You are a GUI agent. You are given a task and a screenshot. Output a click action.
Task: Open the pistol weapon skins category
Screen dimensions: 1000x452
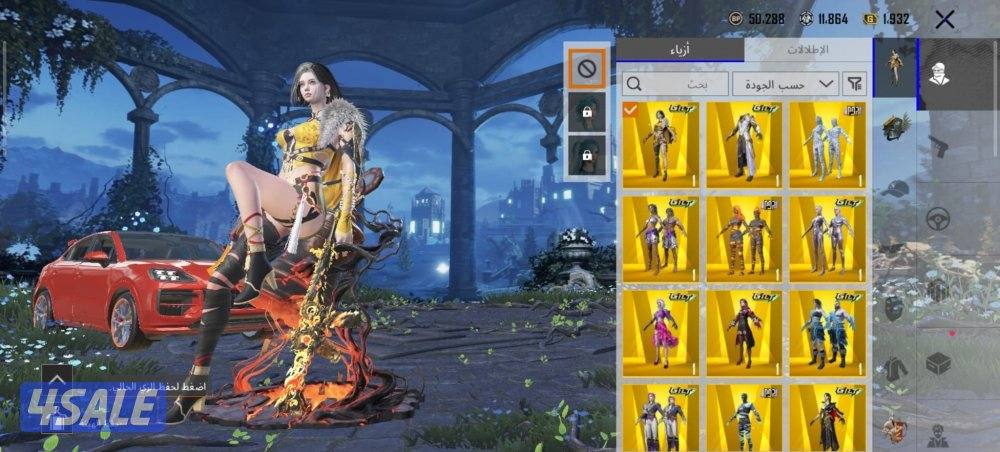tap(938, 146)
